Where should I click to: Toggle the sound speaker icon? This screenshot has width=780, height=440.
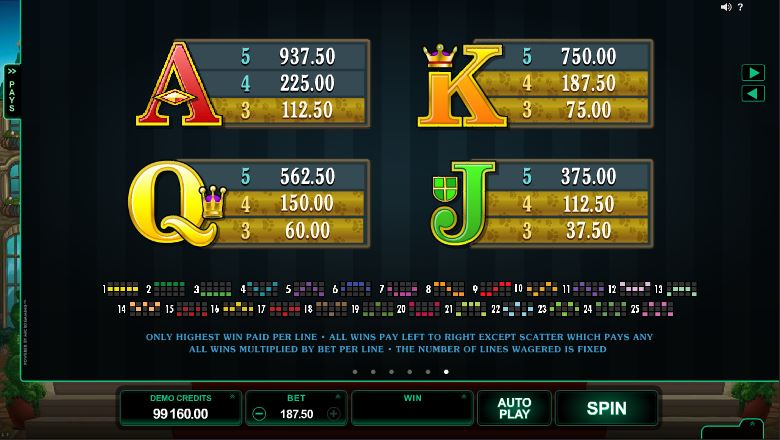pyautogui.click(x=727, y=7)
